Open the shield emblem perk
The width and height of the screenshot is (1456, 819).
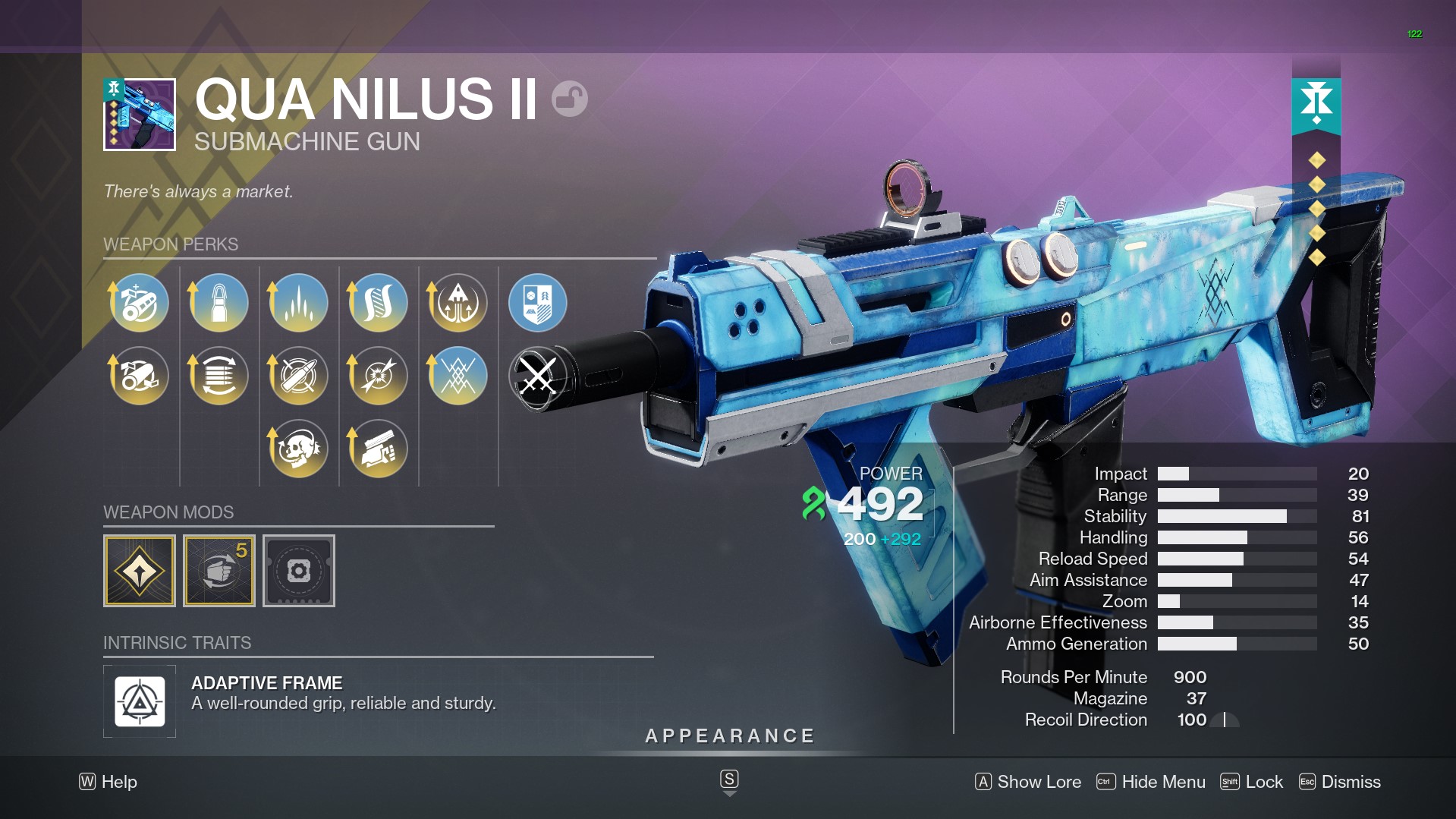pyautogui.click(x=537, y=303)
